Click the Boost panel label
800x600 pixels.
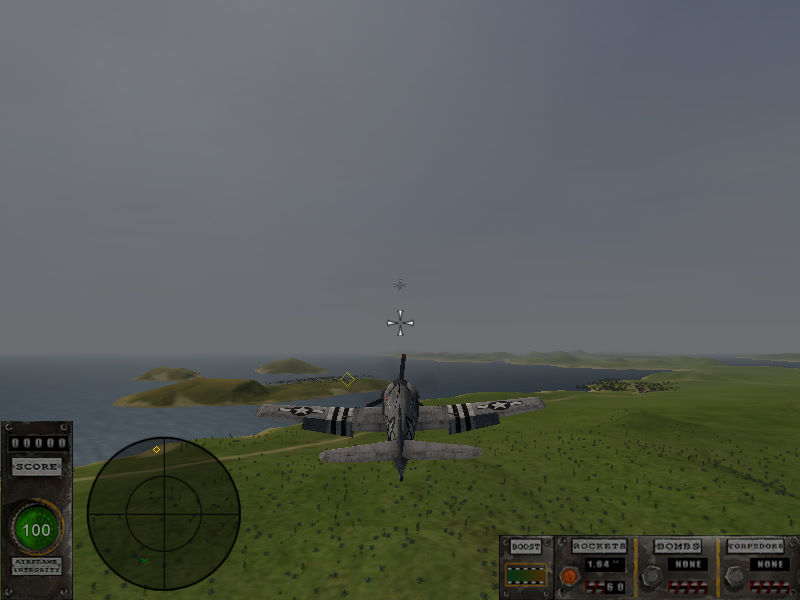pyautogui.click(x=526, y=547)
